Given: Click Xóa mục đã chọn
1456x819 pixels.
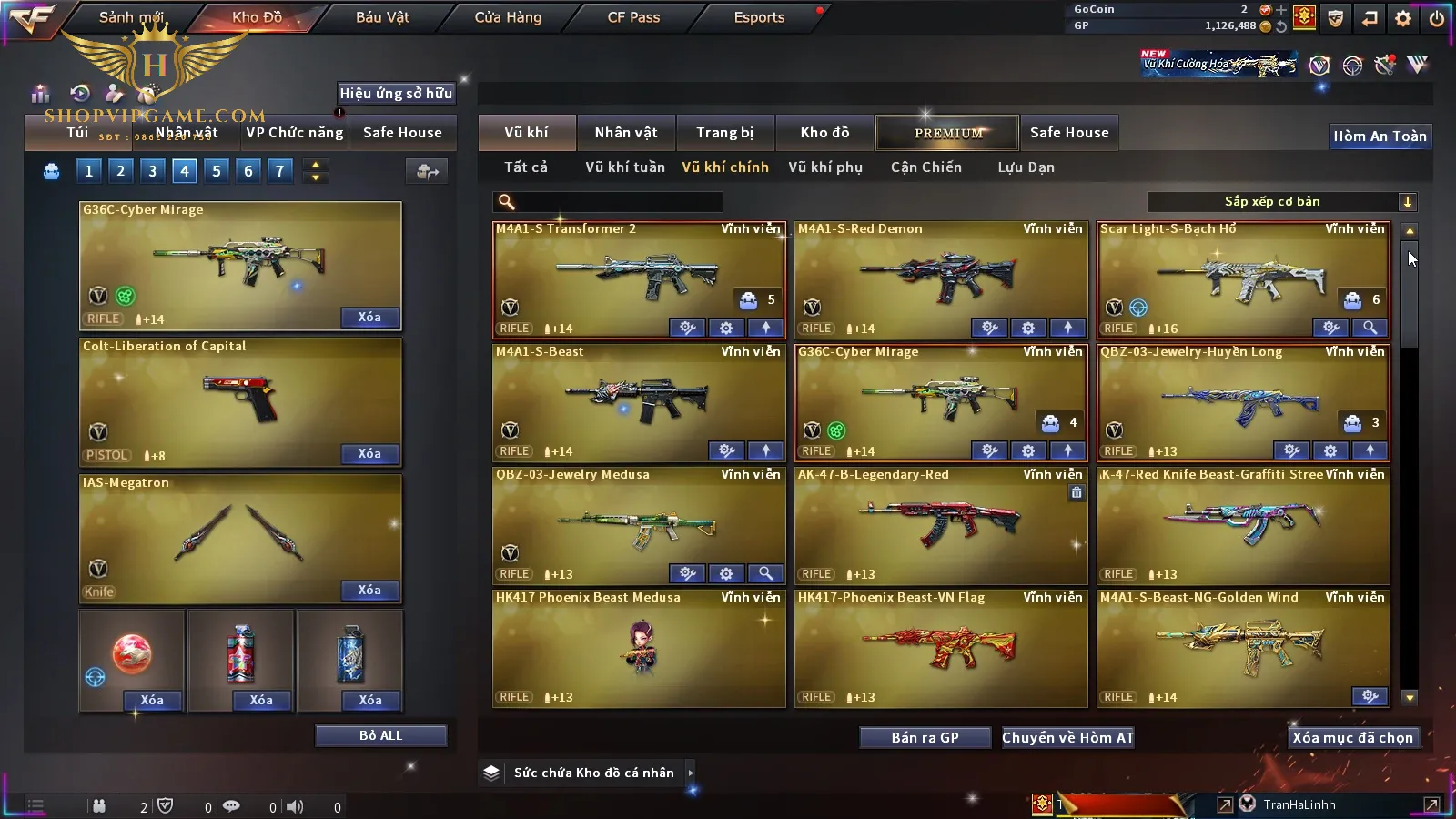Looking at the screenshot, I should (1352, 738).
